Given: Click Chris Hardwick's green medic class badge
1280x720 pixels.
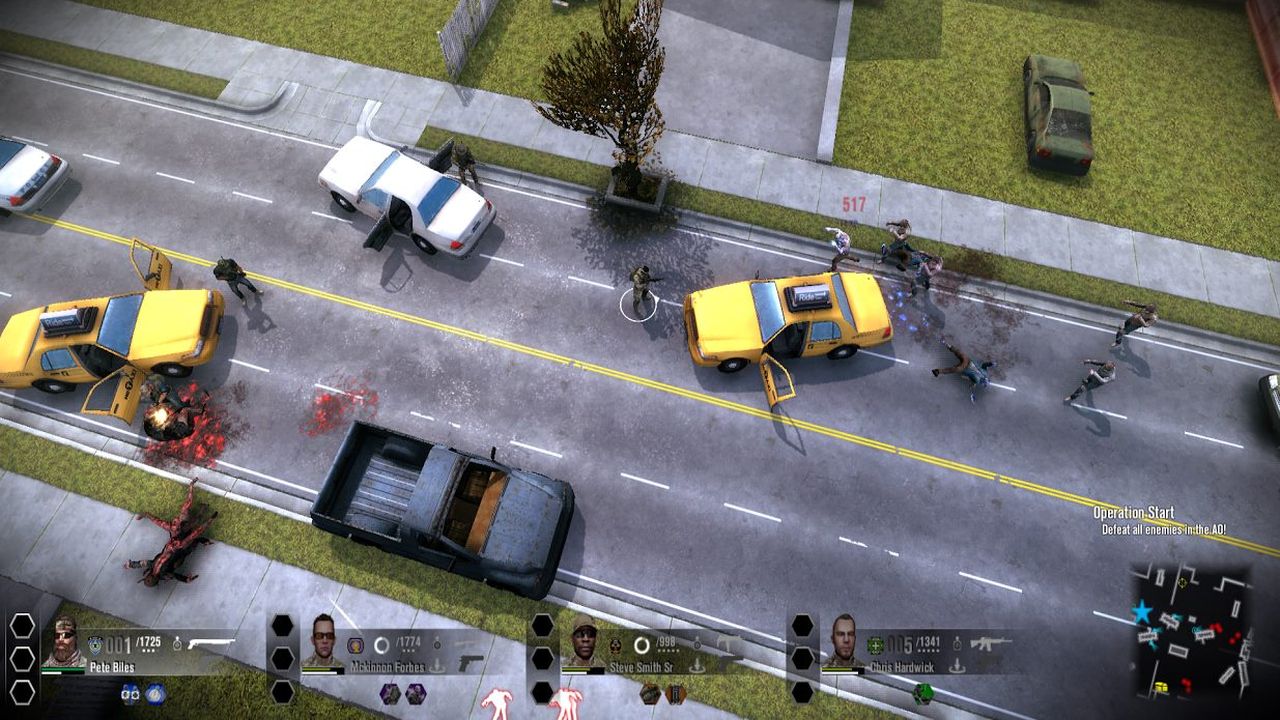Looking at the screenshot, I should [875, 645].
